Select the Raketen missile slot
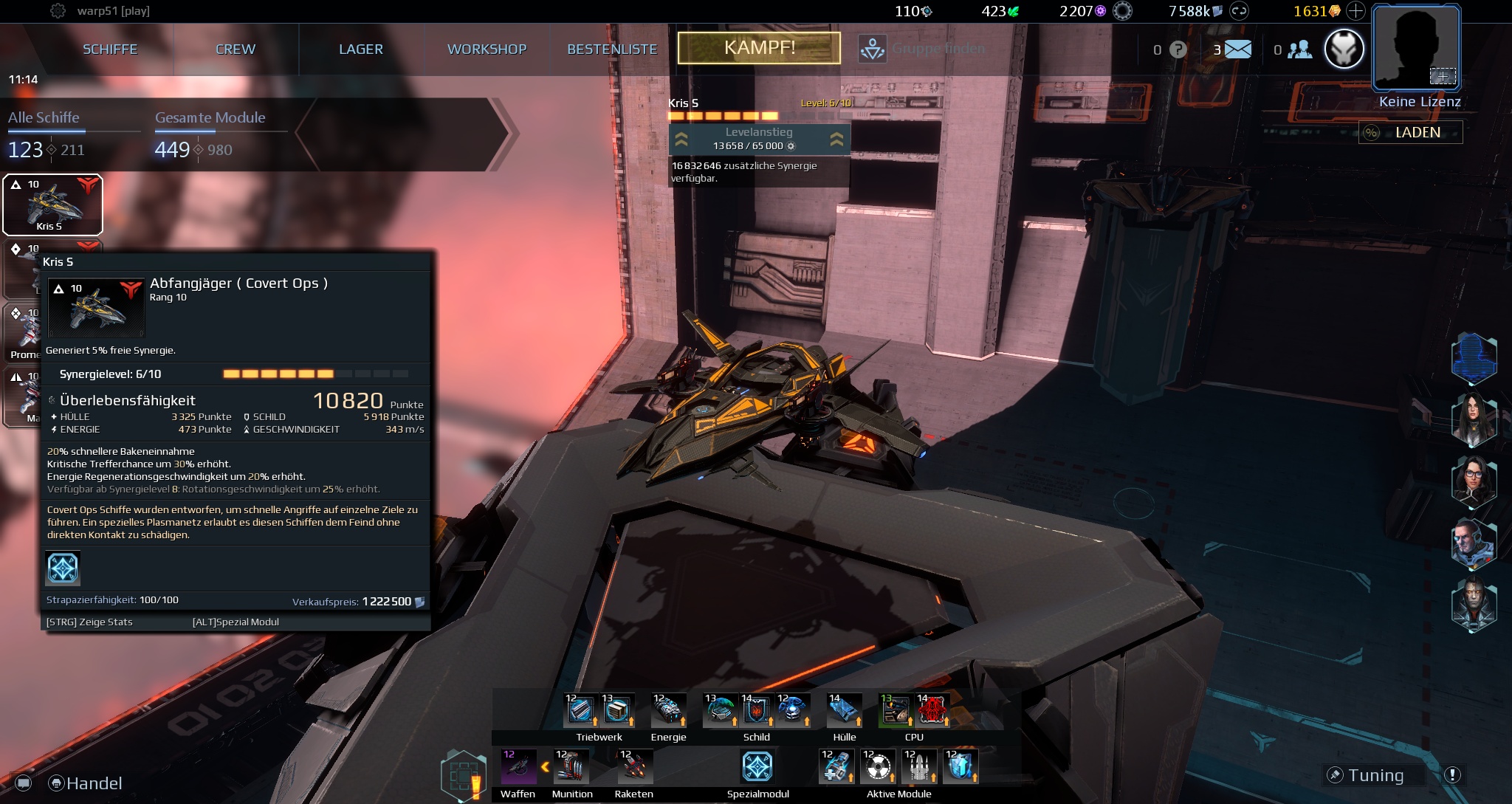This screenshot has height=804, width=1512. pos(633,766)
